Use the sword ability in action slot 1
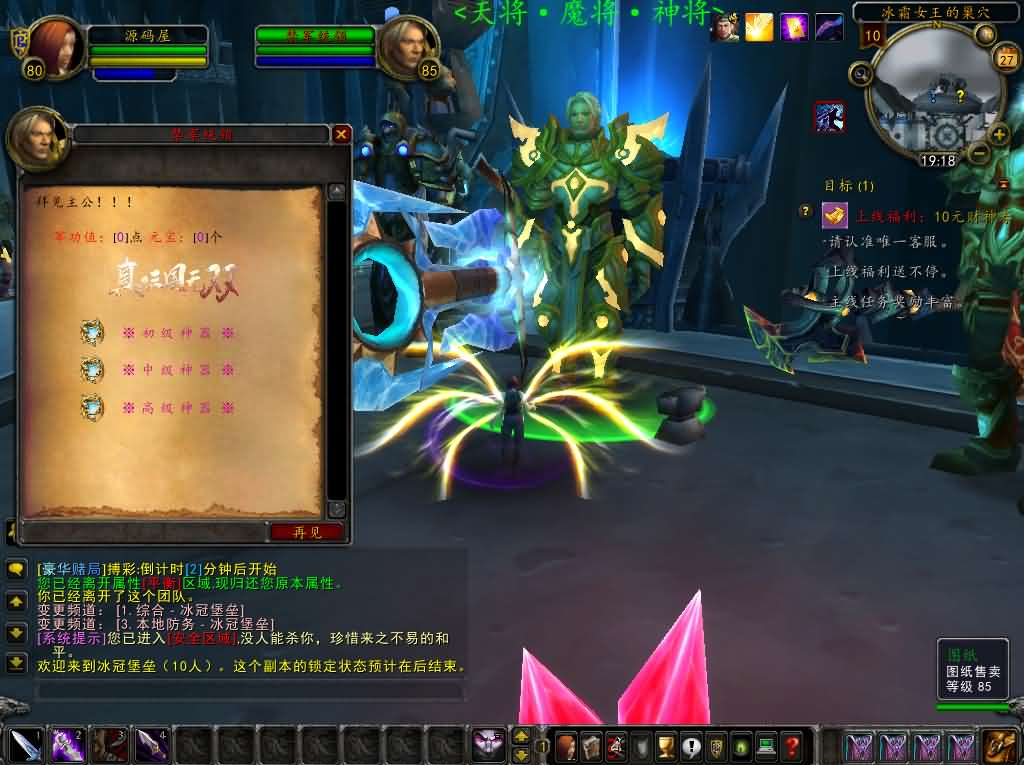The width and height of the screenshot is (1024, 765). [x=25, y=745]
